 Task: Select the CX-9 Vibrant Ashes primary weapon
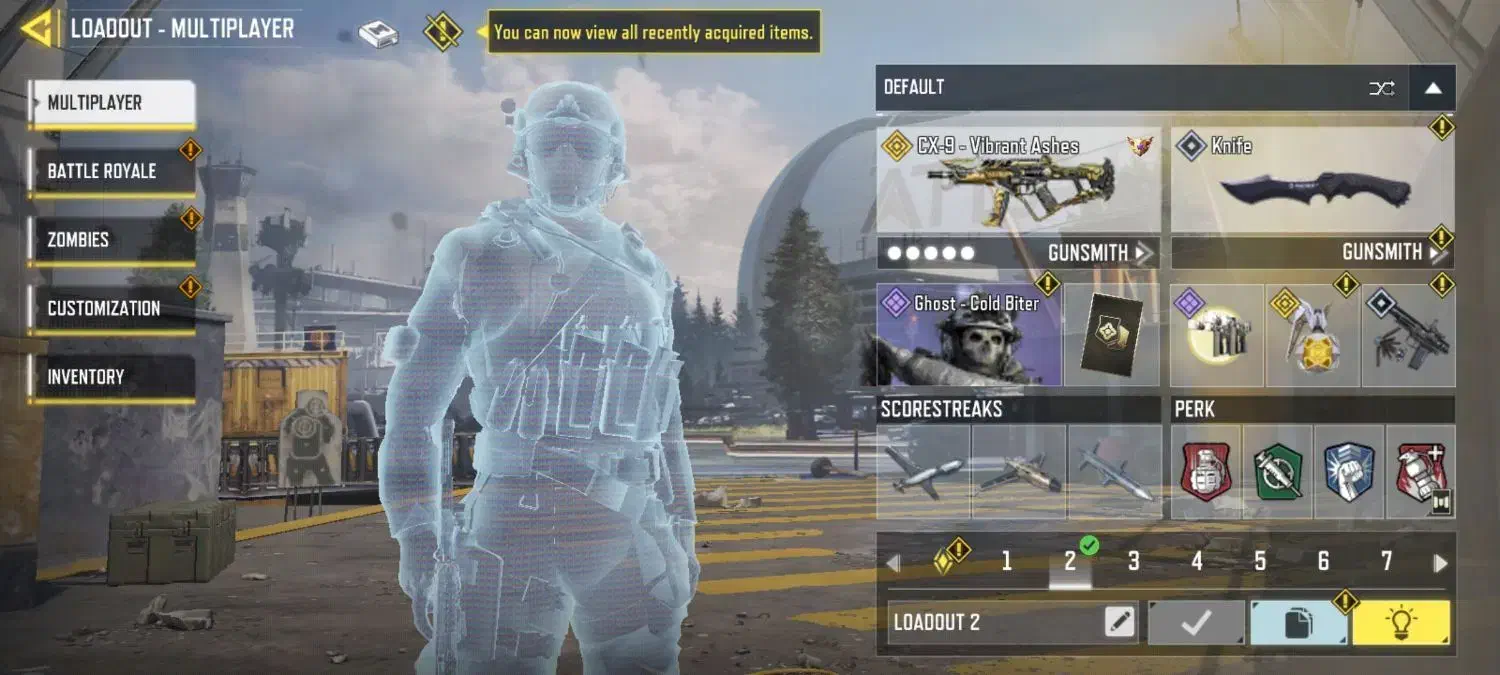(x=1018, y=181)
